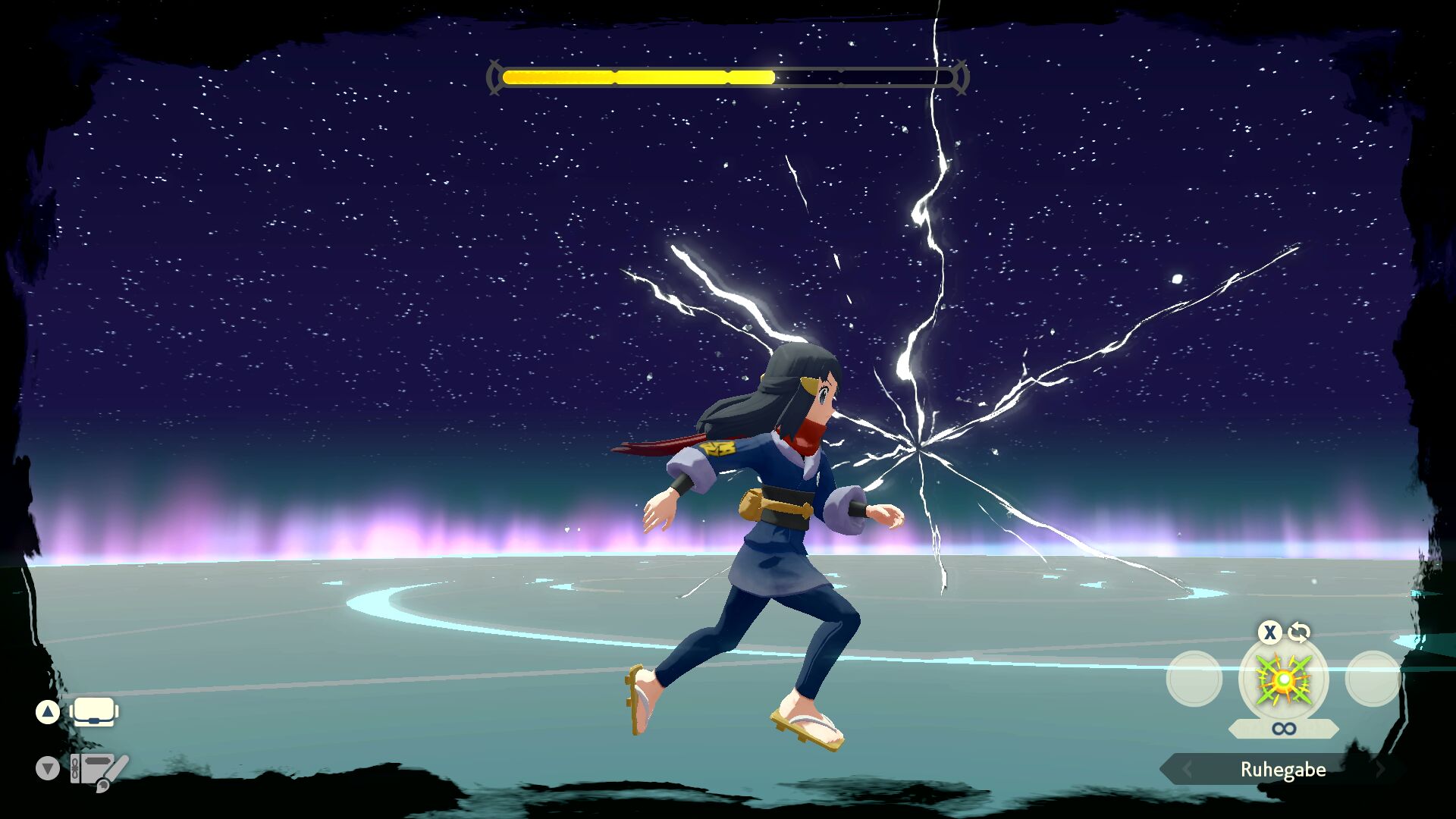Open the Arc Phone map icon
This screenshot has height=819, width=1456.
point(99,770)
